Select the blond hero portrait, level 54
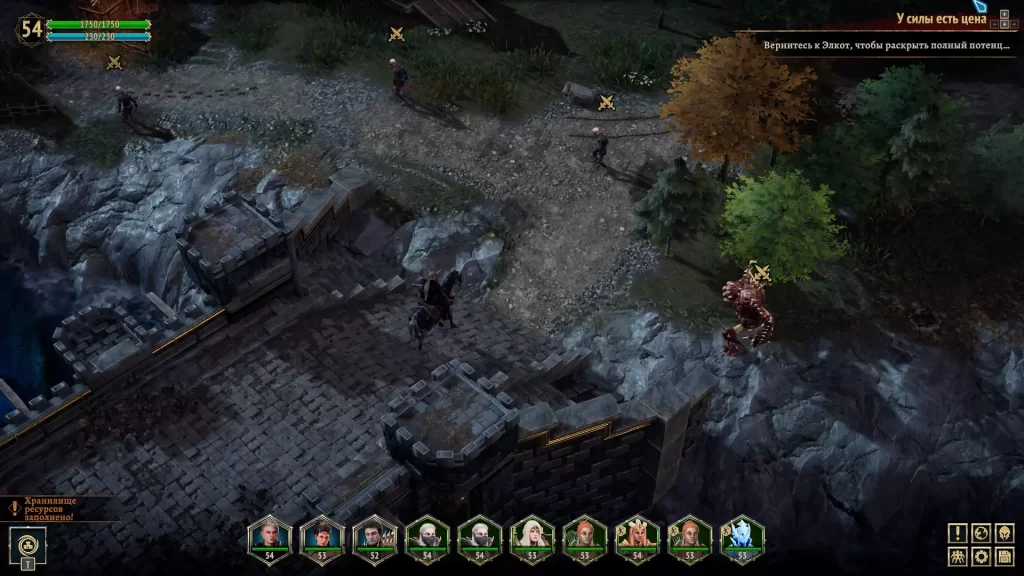The height and width of the screenshot is (576, 1024). pos(269,537)
